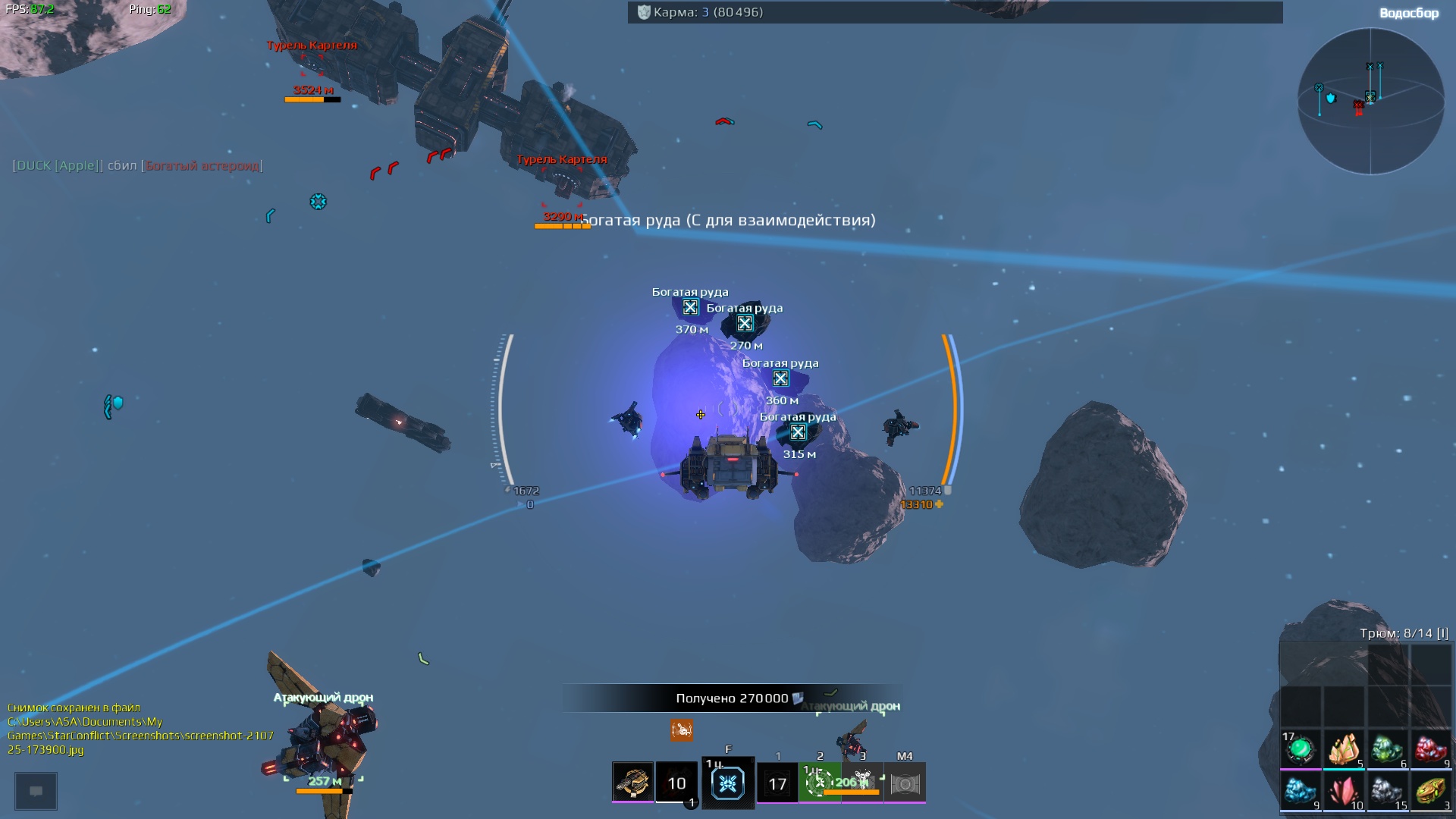Viewport: 1456px width, 819px height.
Task: Select the main weapon turret slot
Action: pyautogui.click(x=632, y=782)
